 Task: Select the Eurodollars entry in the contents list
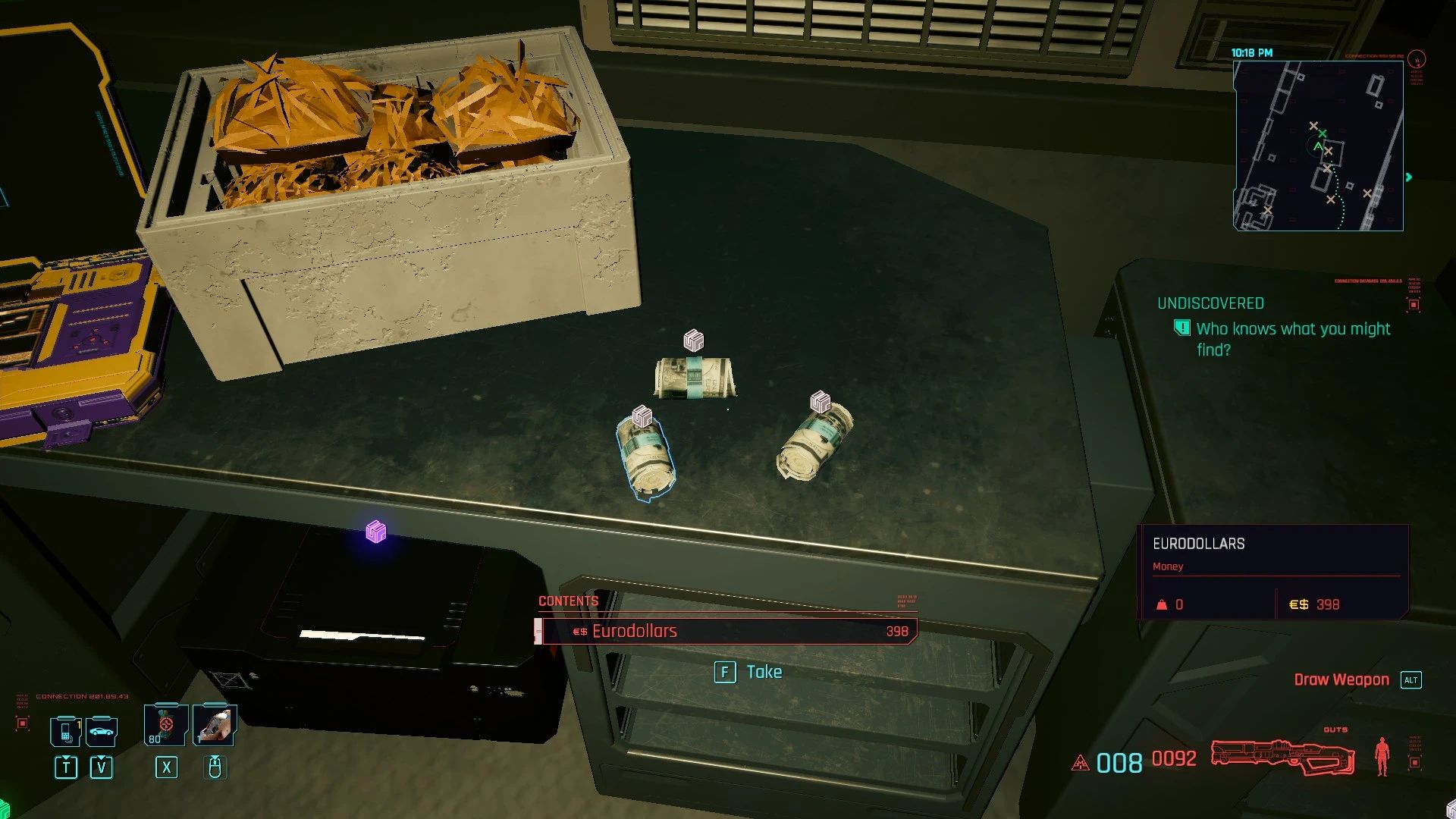[x=726, y=630]
